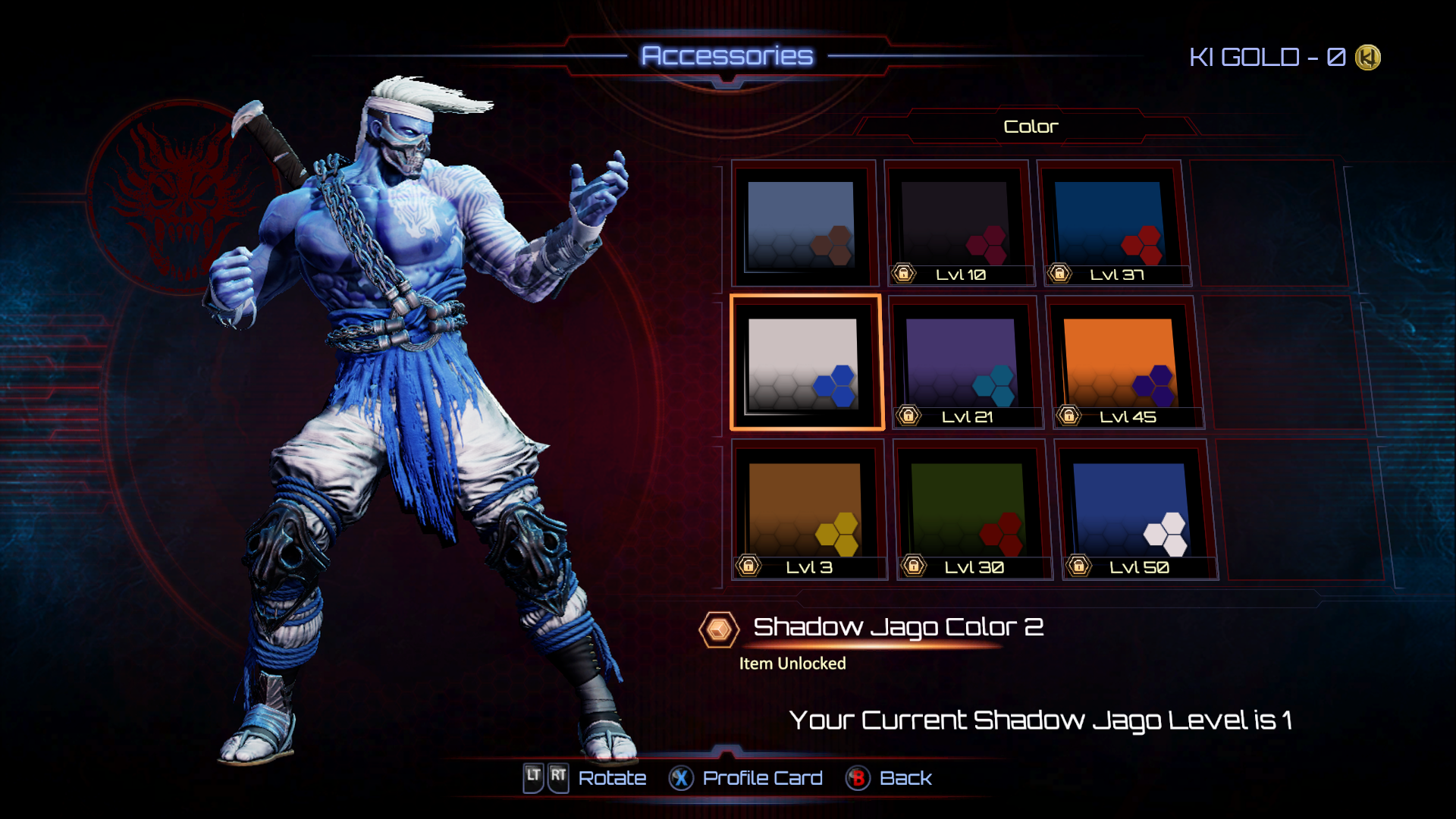Choose the Lvl 30 dark green swatch
The height and width of the screenshot is (819, 1456).
coord(971,510)
